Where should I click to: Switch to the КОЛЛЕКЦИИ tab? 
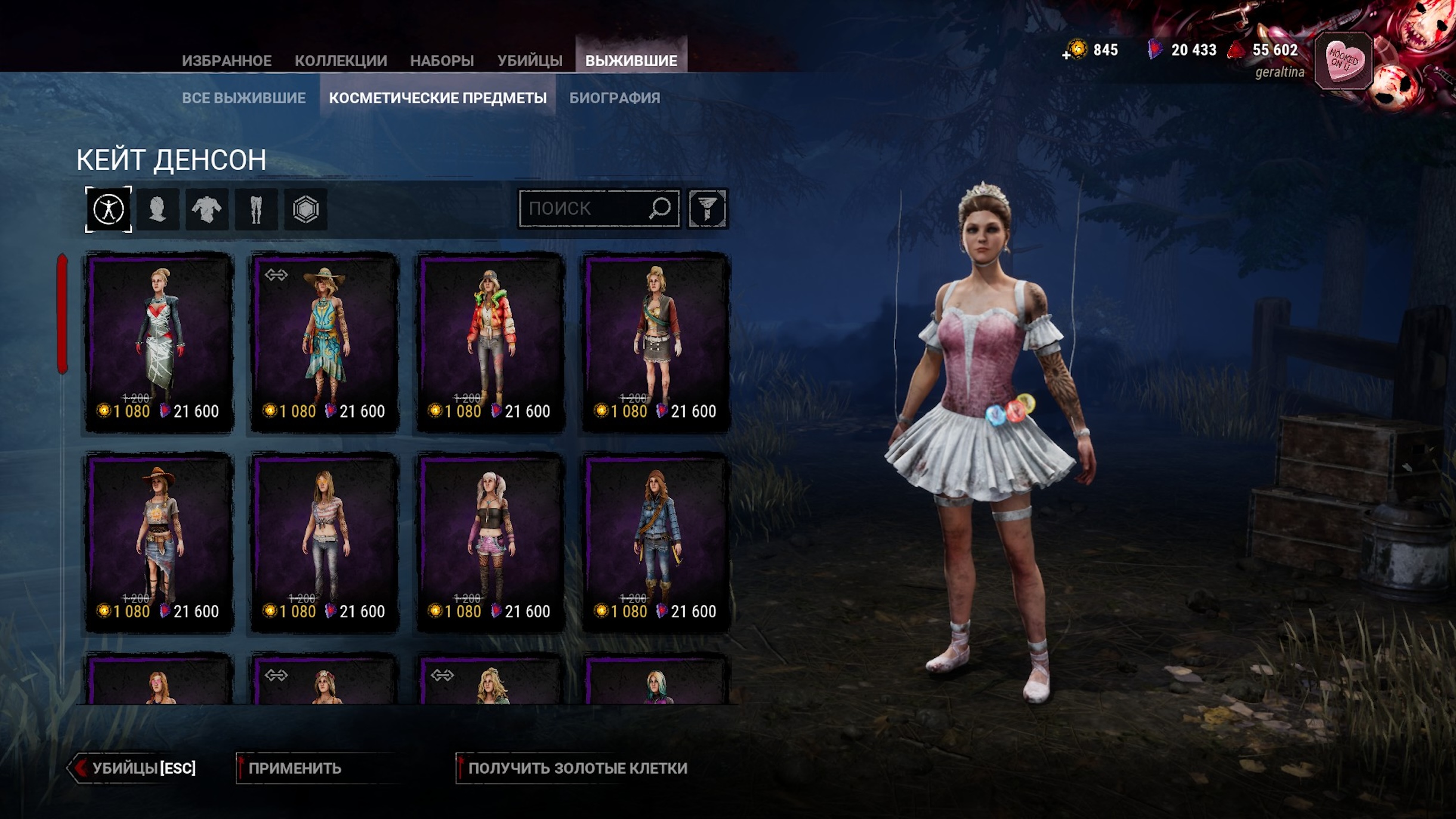(x=341, y=61)
